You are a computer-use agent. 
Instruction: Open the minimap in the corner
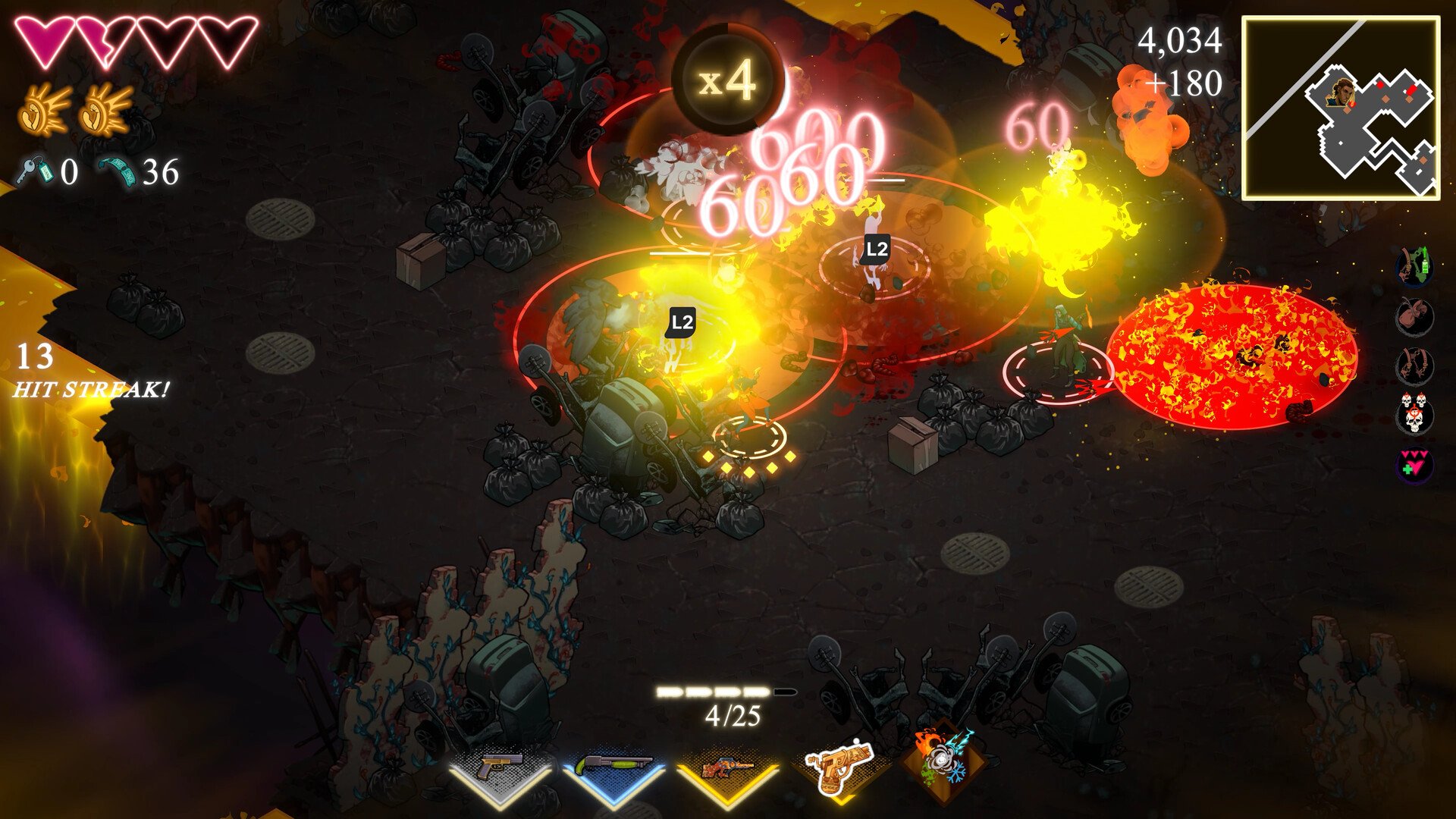[x=1340, y=108]
